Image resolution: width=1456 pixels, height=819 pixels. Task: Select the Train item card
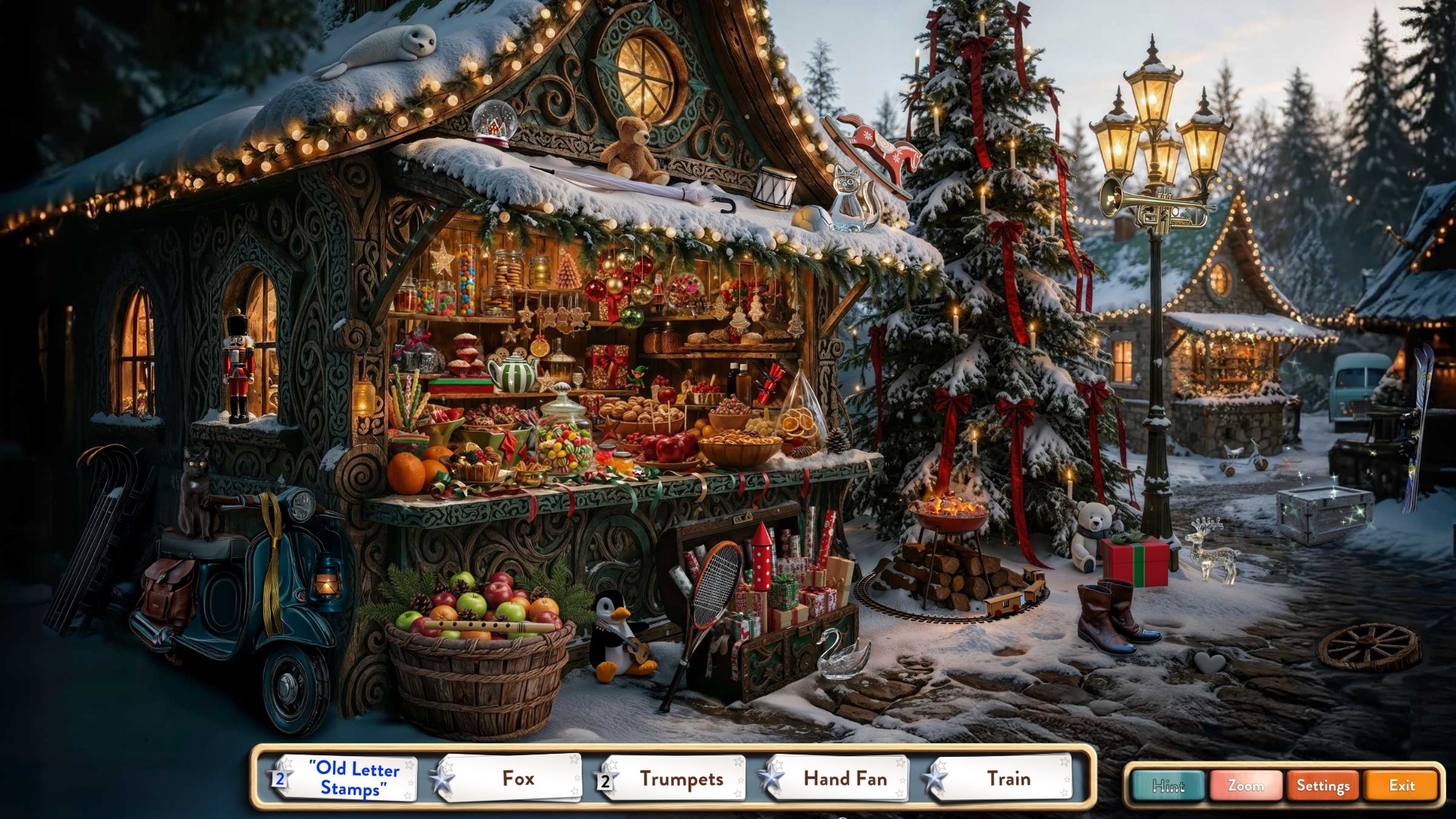tap(1001, 778)
